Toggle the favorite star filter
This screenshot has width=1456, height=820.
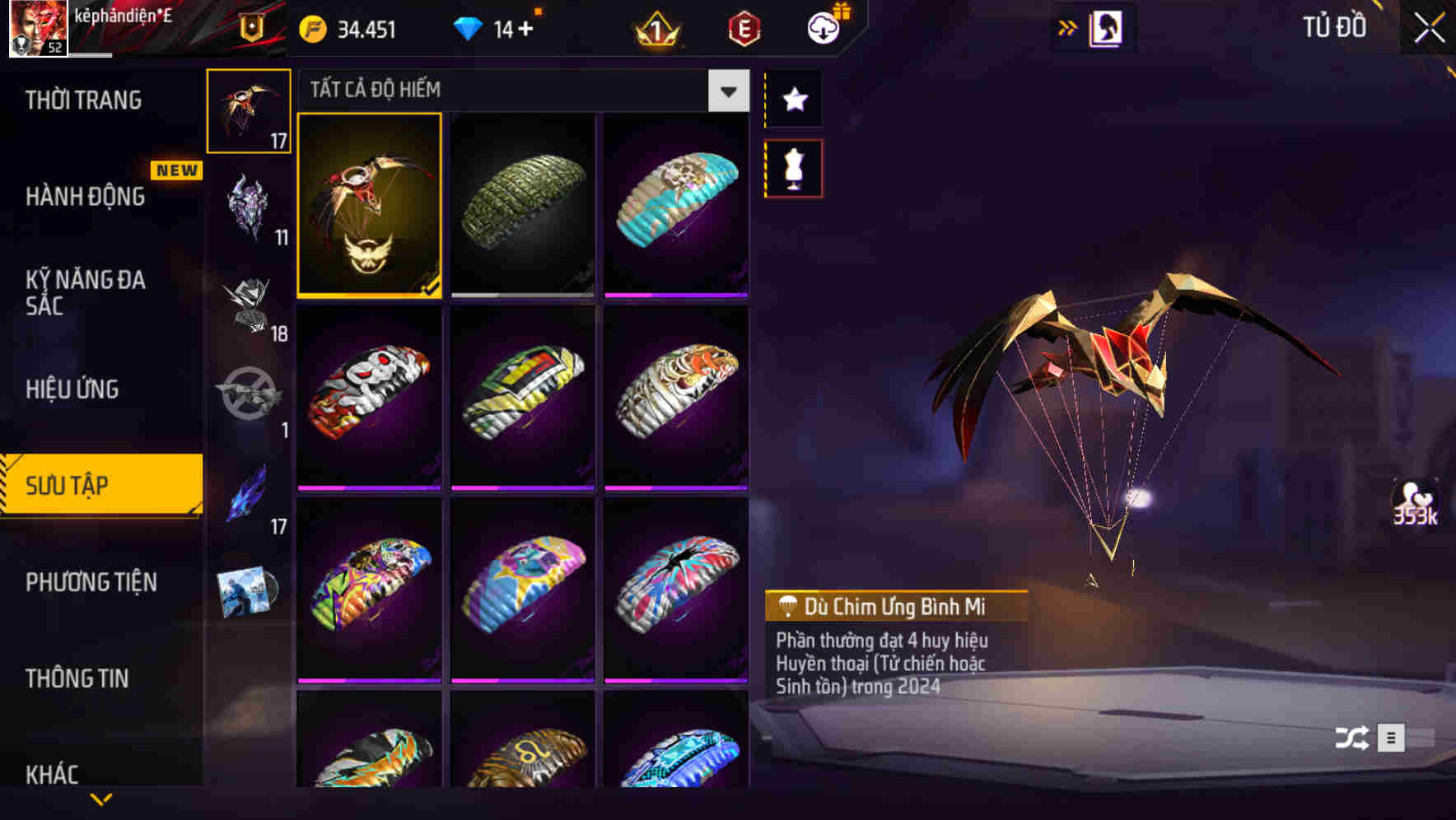793,100
